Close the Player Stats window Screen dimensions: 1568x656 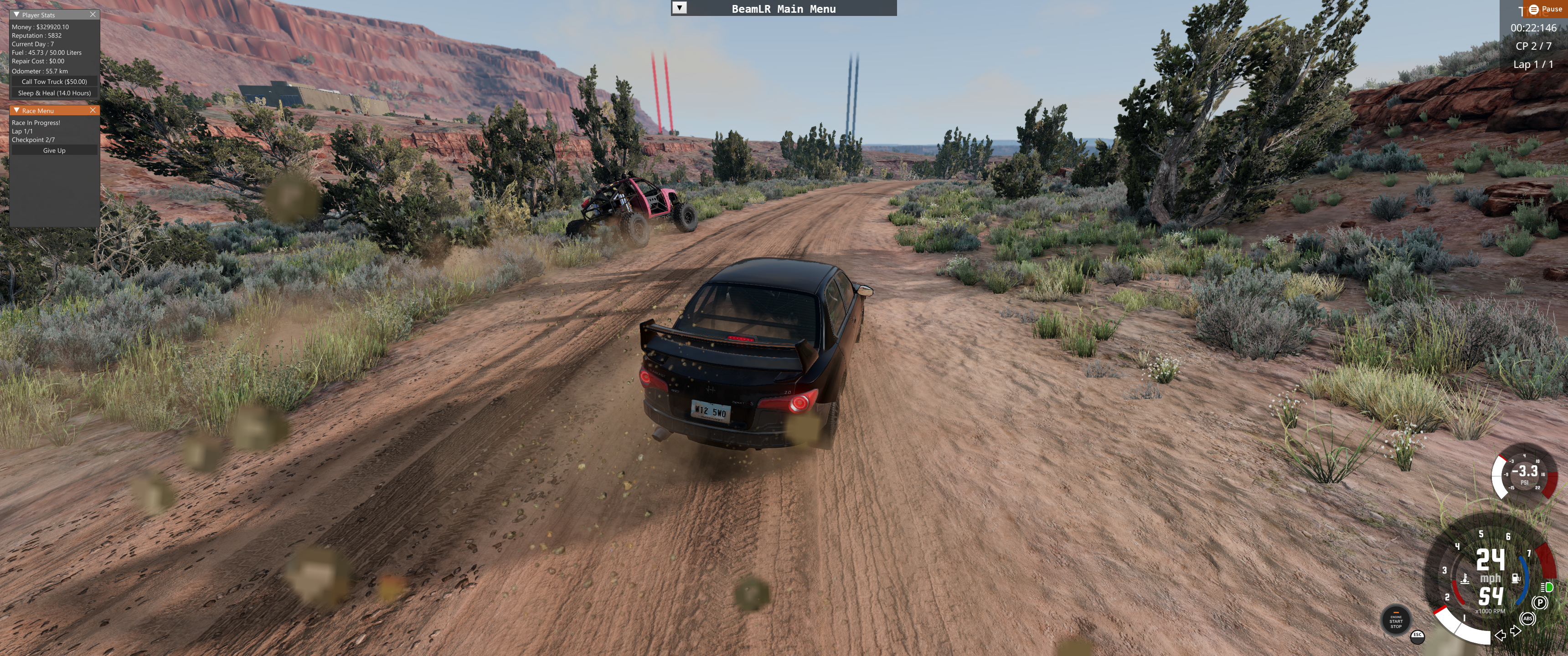click(93, 15)
